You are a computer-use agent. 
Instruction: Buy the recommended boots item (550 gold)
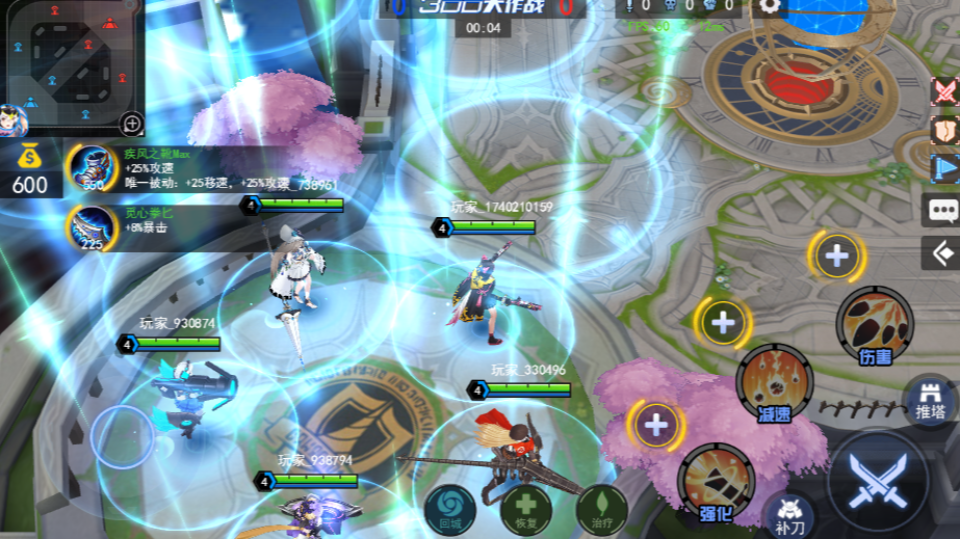[x=92, y=168]
